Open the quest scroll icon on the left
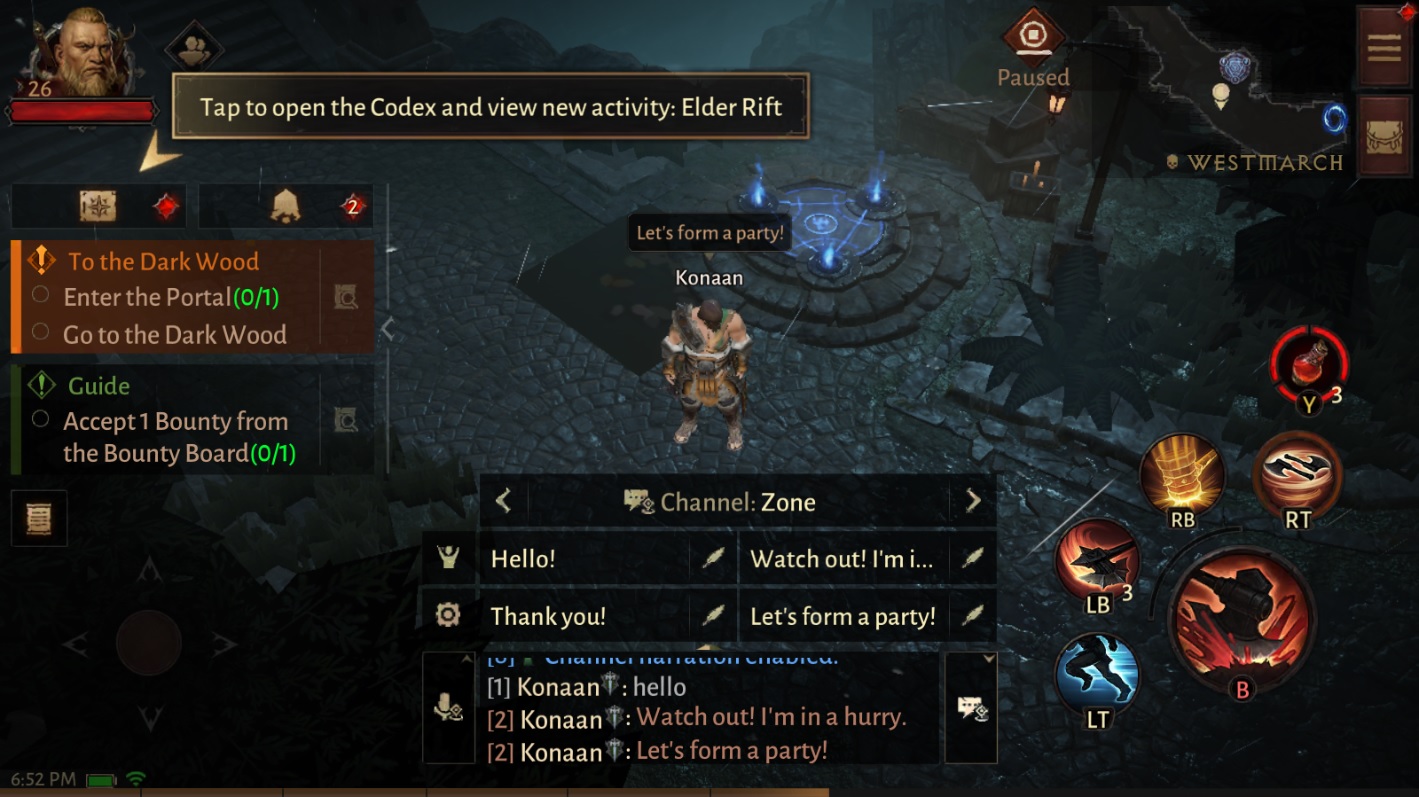This screenshot has height=797, width=1419. (39, 518)
